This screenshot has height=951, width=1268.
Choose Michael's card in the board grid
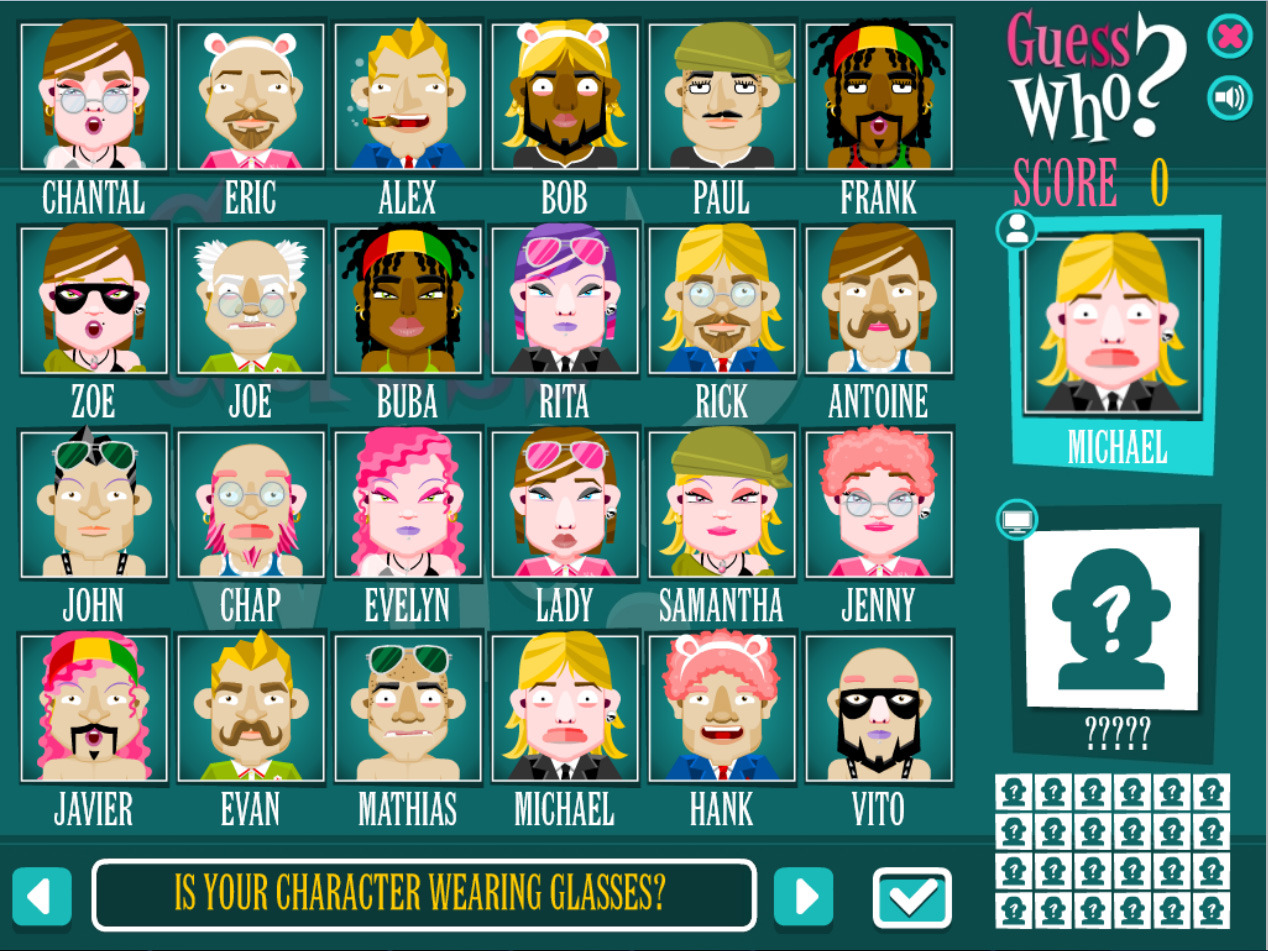[x=565, y=708]
